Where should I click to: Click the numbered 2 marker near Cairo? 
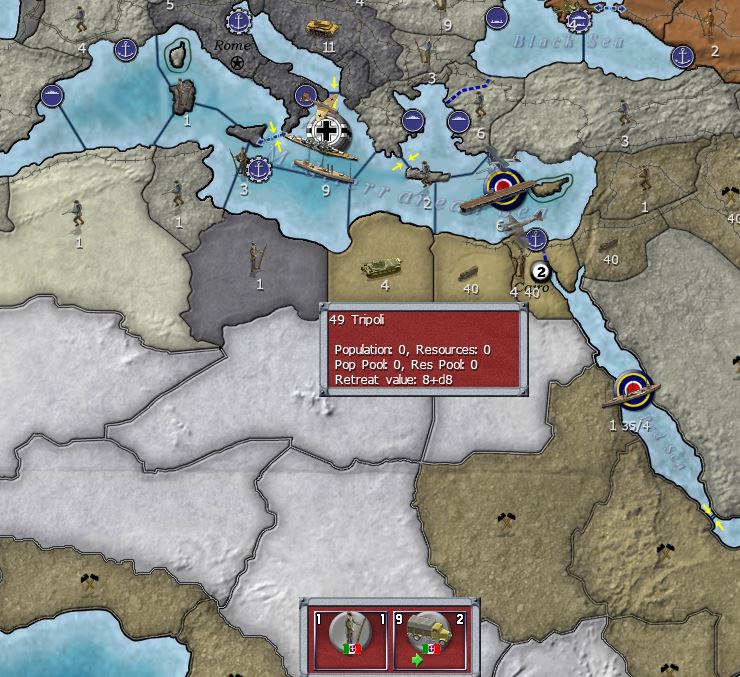coord(541,271)
